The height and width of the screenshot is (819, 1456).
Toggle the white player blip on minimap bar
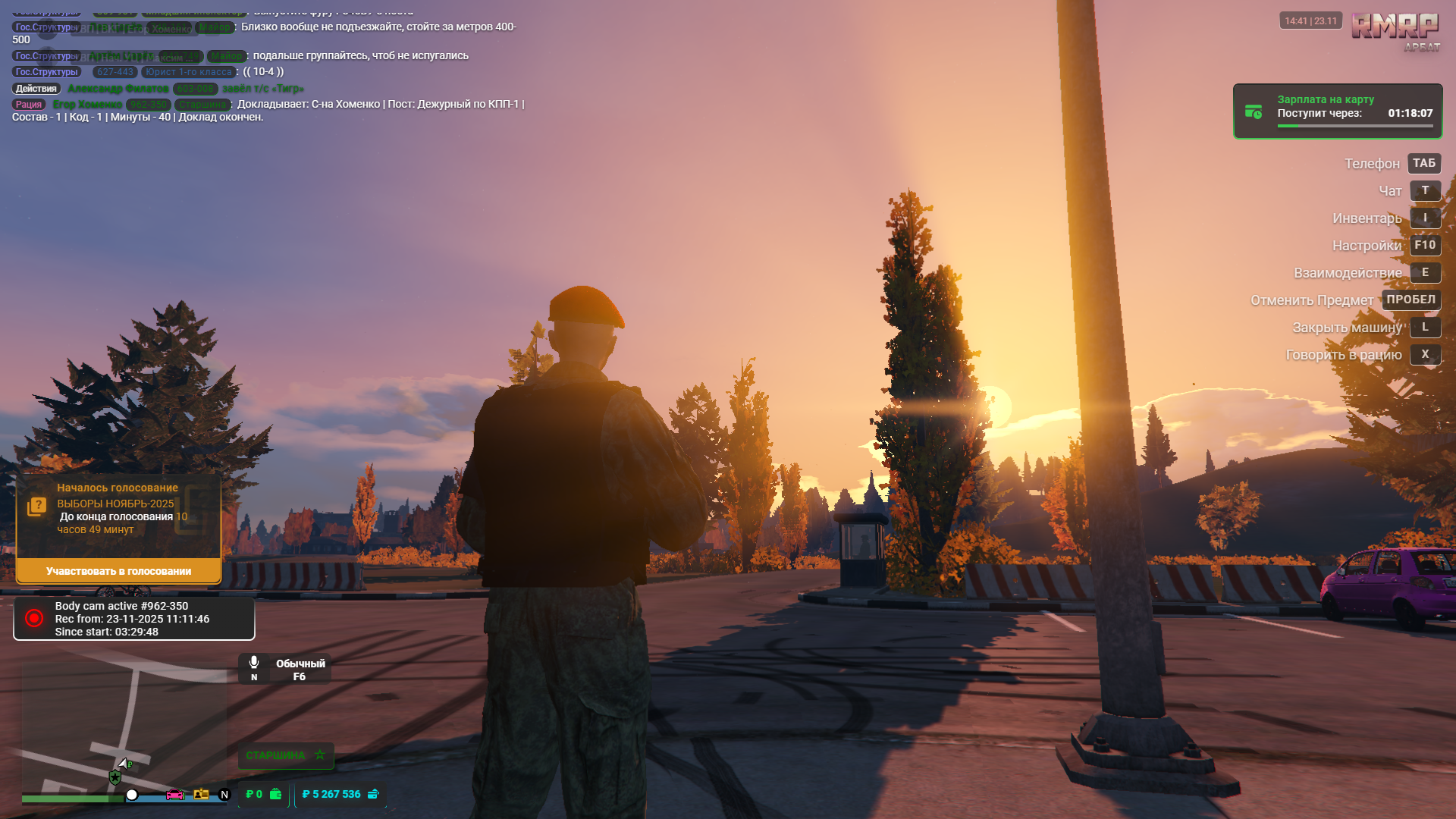(132, 794)
